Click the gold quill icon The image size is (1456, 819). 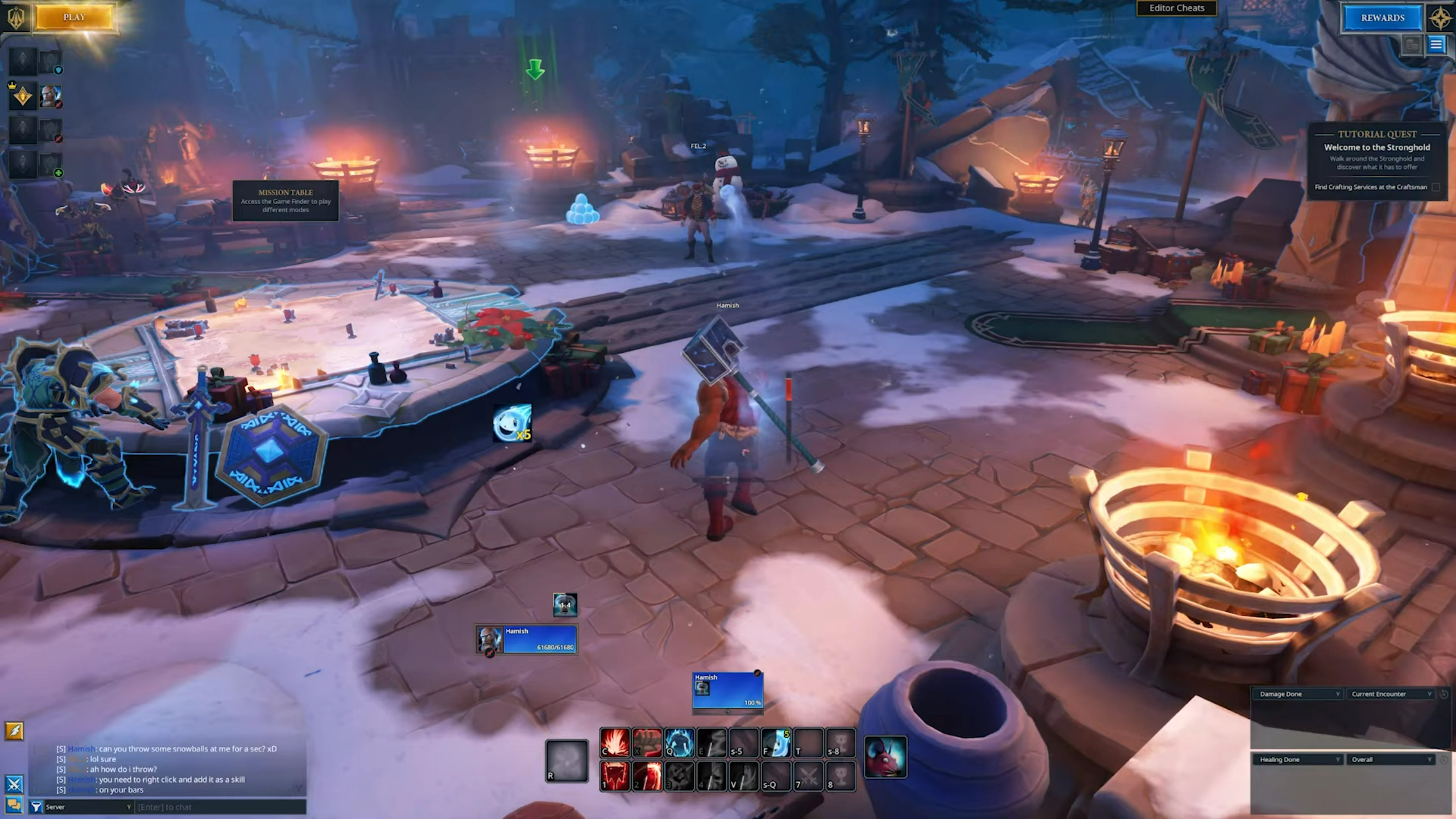tap(14, 731)
